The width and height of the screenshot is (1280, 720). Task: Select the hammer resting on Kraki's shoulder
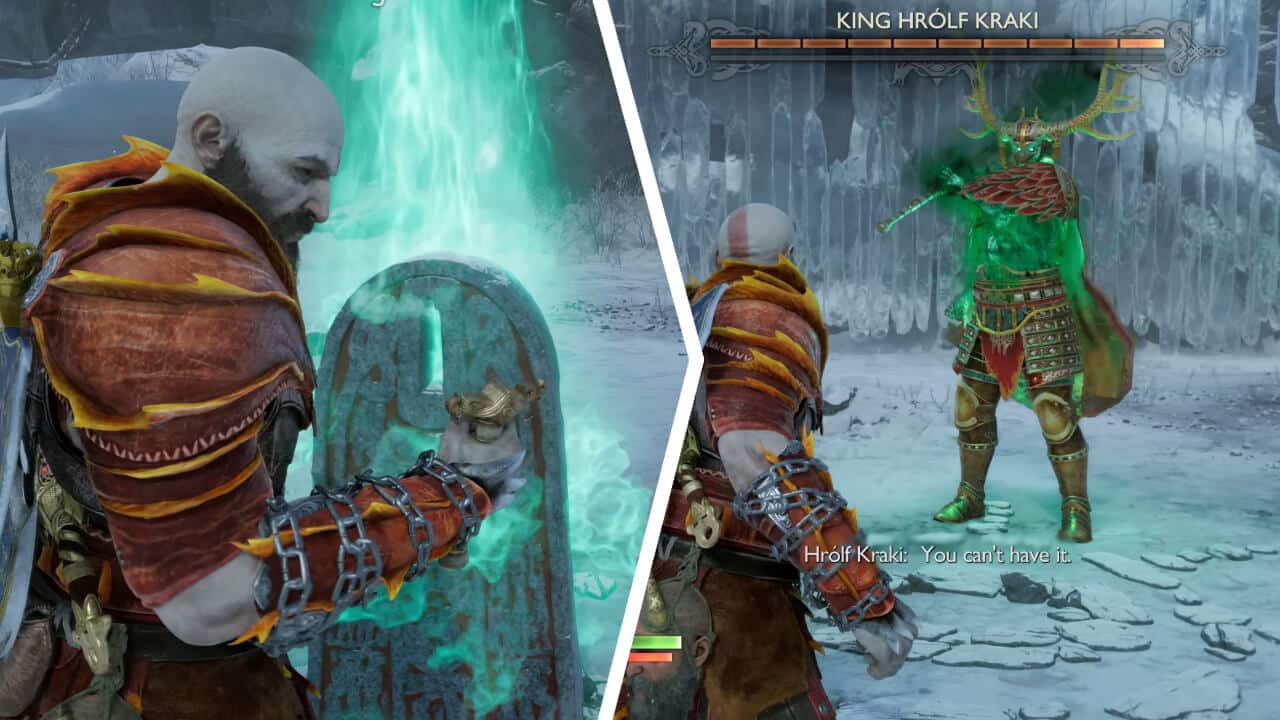(x=910, y=205)
